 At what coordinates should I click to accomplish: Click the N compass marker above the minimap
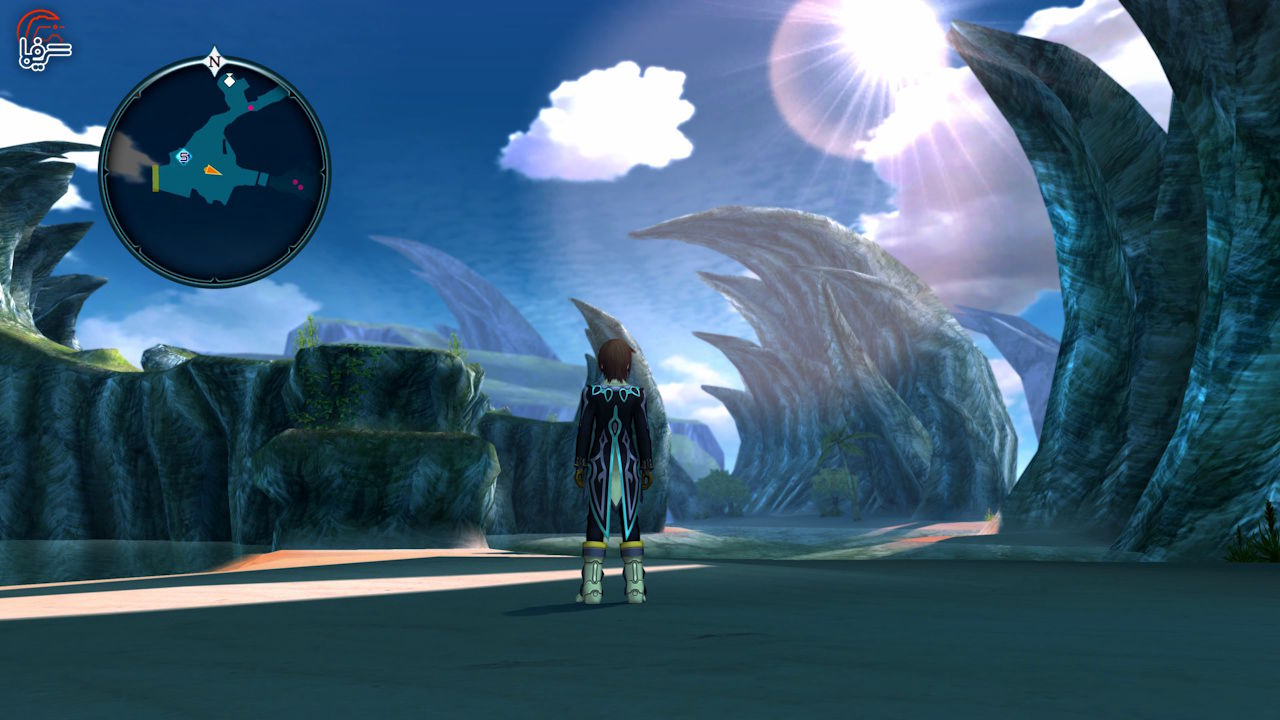(x=213, y=60)
